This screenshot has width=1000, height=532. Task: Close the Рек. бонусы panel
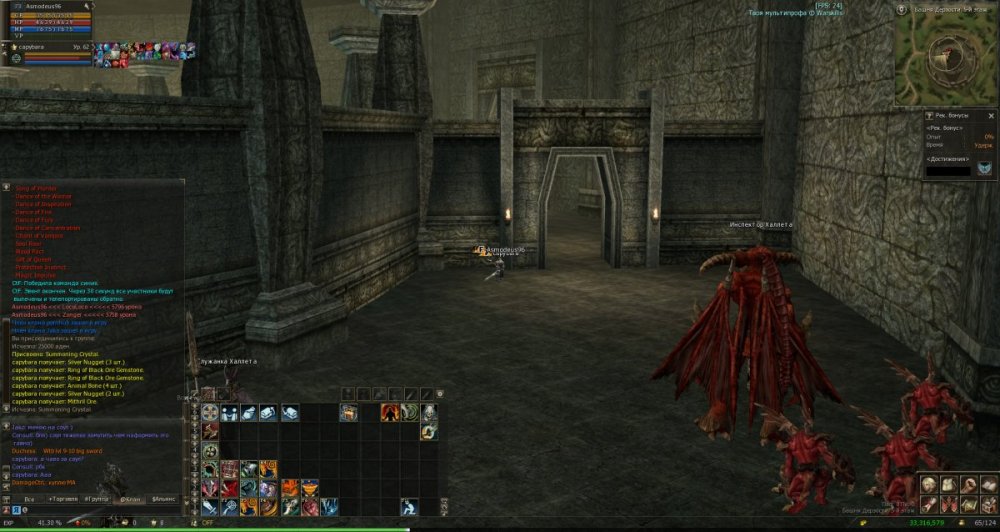tap(991, 116)
